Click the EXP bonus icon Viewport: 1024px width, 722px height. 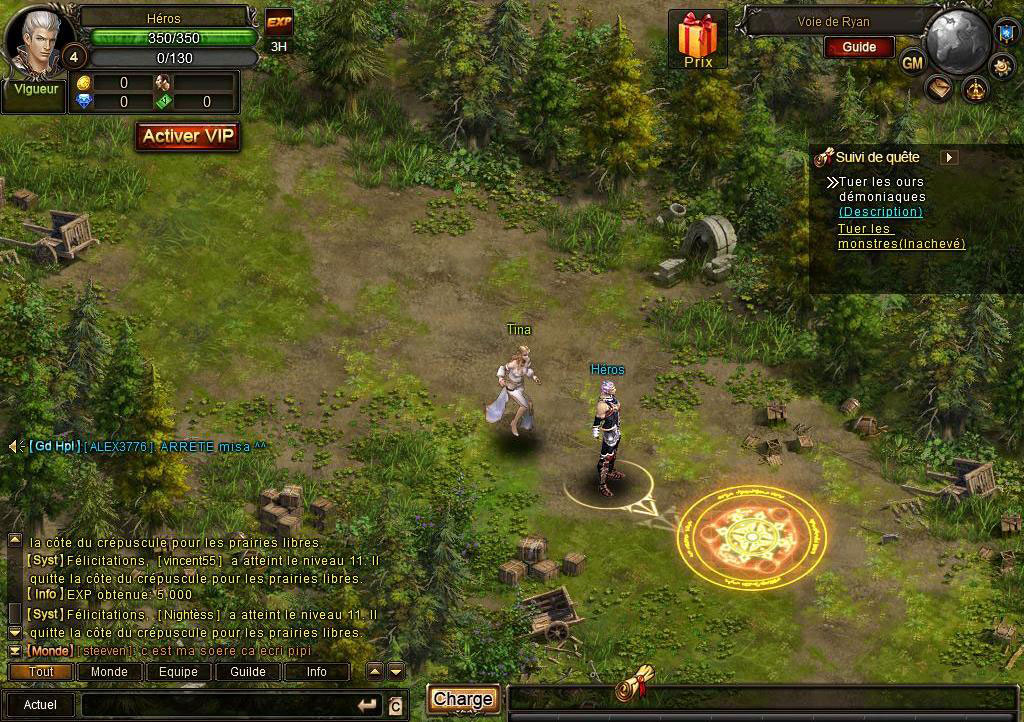(x=278, y=22)
